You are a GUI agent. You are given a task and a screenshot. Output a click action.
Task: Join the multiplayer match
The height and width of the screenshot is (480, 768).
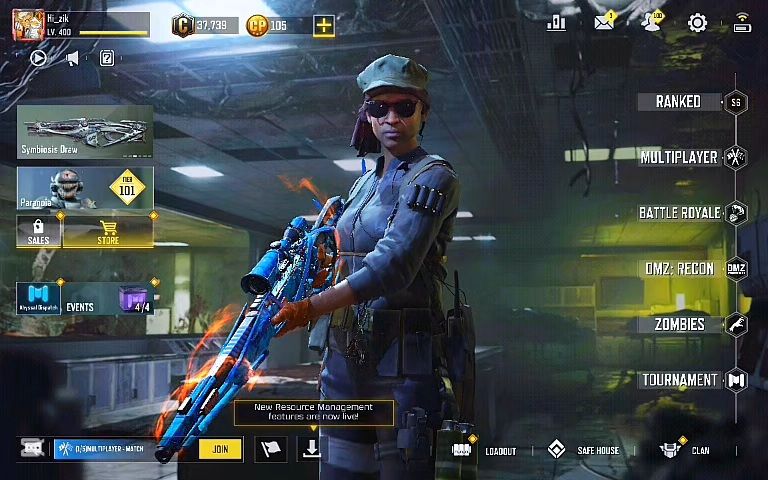click(220, 449)
